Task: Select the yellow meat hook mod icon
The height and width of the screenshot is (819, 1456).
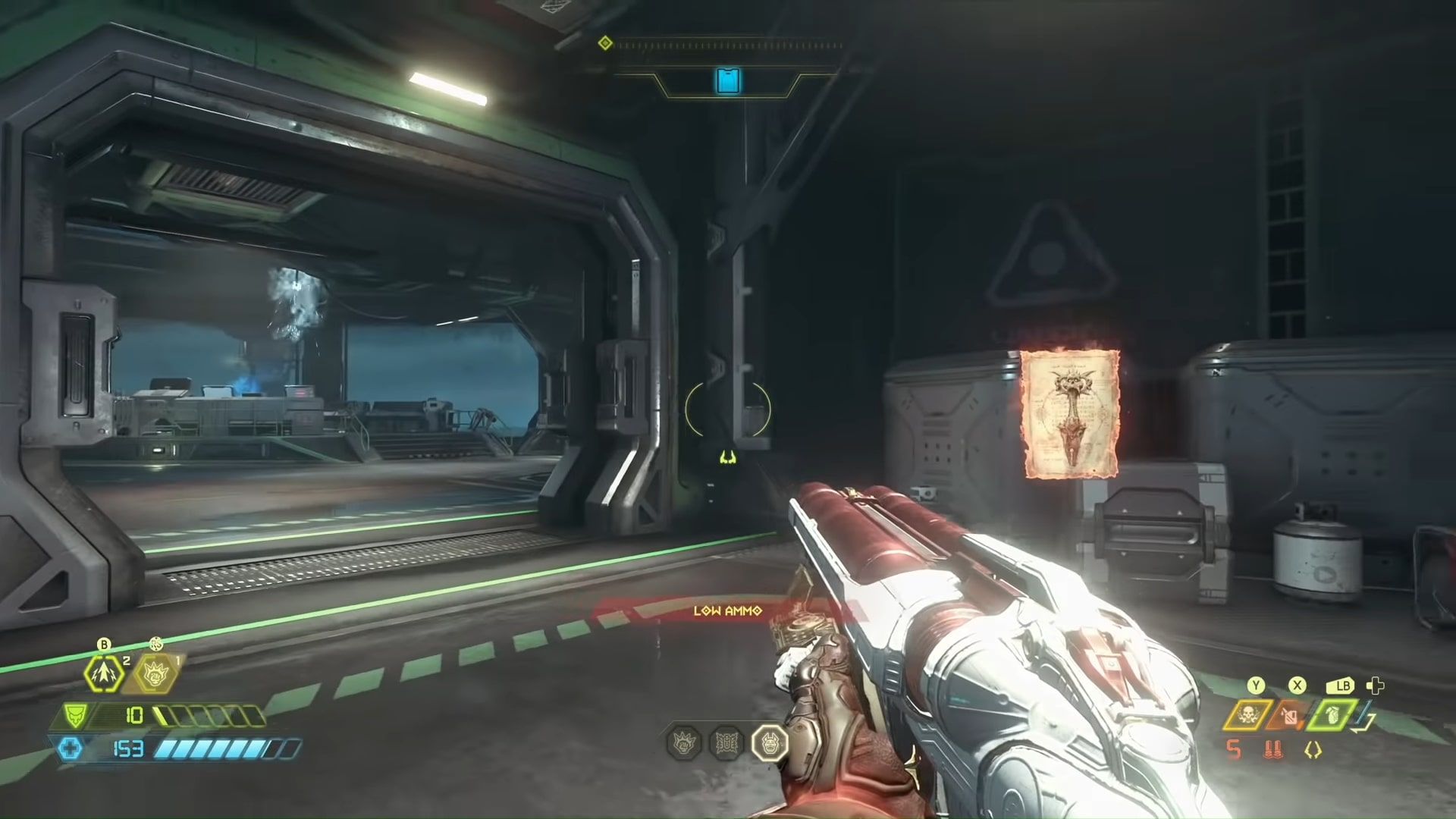Action: coord(1313,750)
